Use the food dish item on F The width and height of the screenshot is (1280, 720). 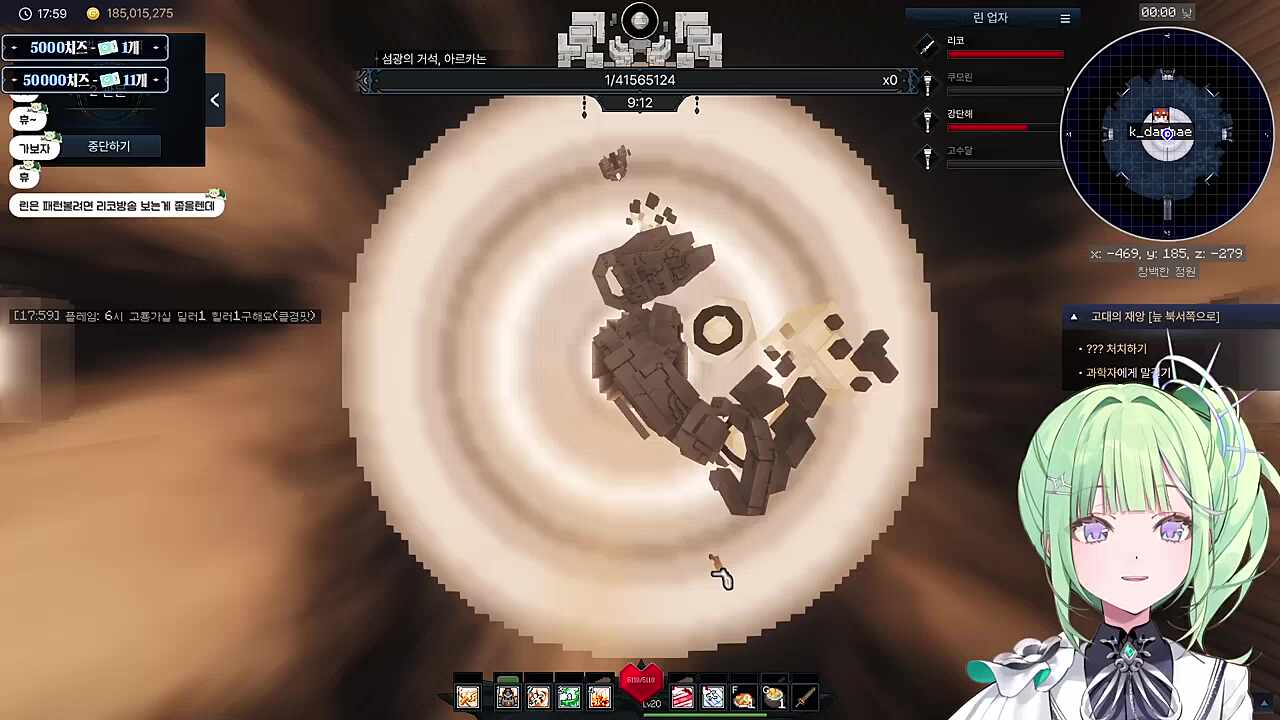pos(743,697)
